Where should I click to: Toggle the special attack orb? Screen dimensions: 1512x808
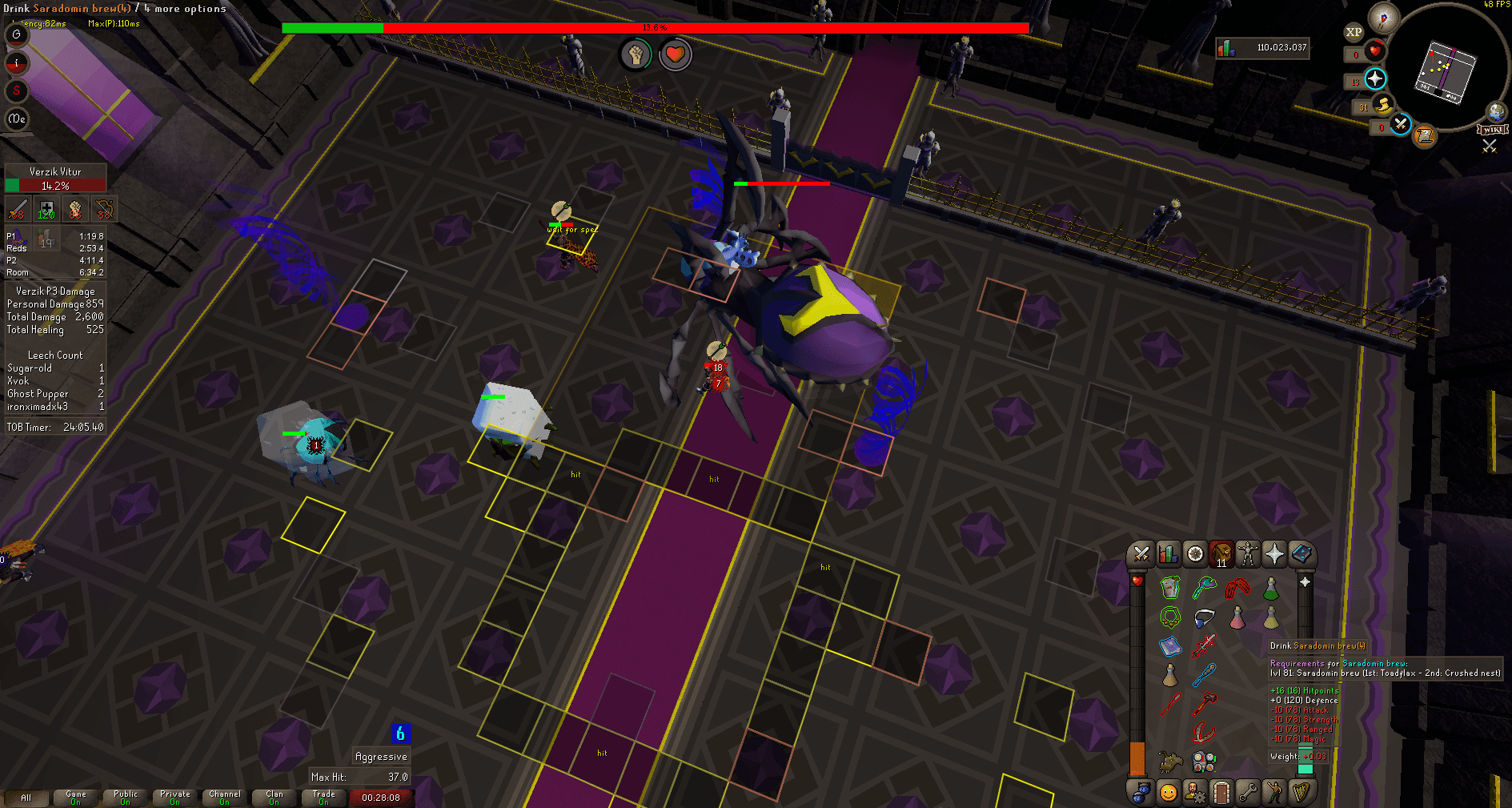click(x=1399, y=126)
